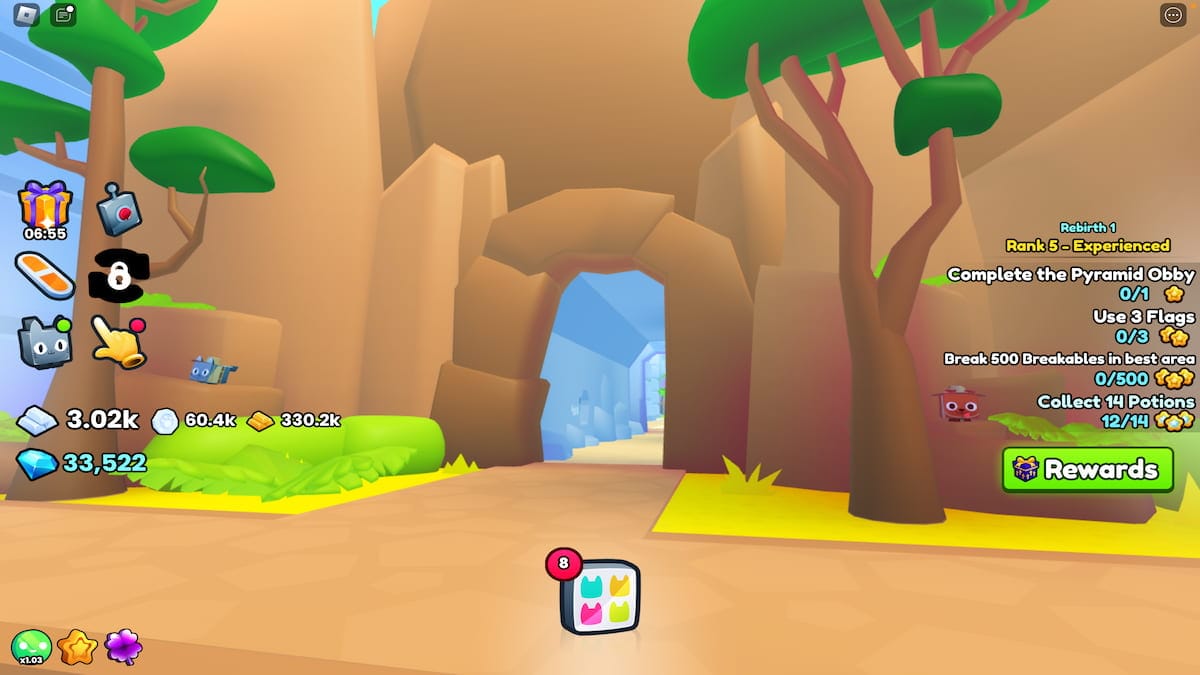Open the Roblox menu logo button
Image resolution: width=1200 pixels, height=675 pixels.
28,15
